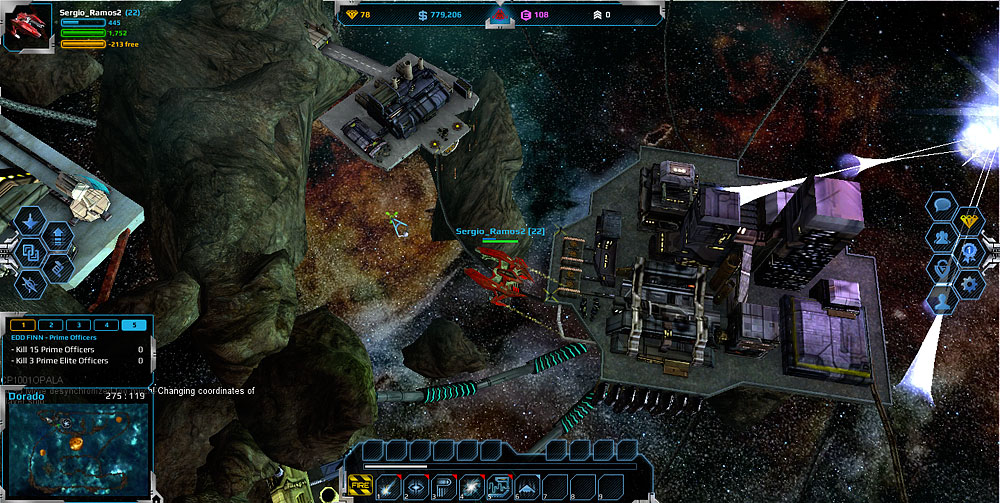Use the waveform ability in slot 5
The height and width of the screenshot is (503, 1000).
pyautogui.click(x=499, y=487)
